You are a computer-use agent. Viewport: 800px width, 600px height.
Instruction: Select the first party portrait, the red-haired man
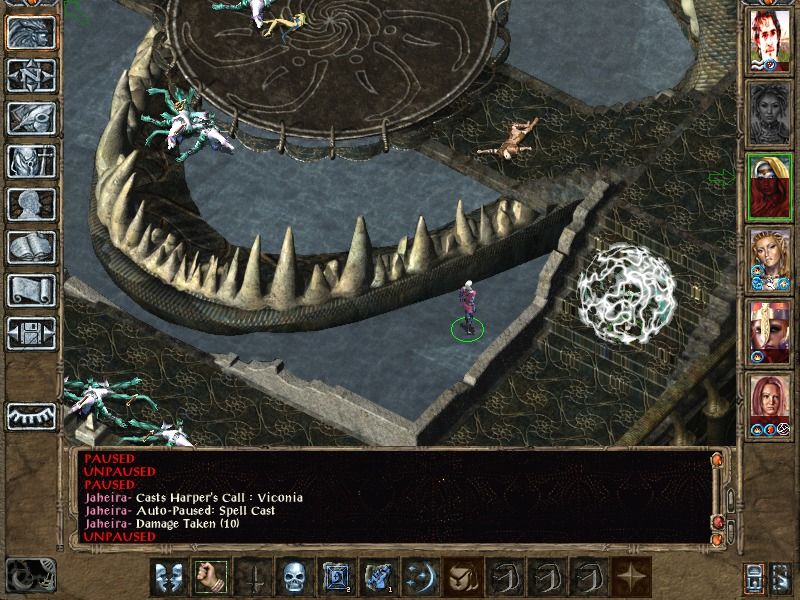click(x=769, y=40)
